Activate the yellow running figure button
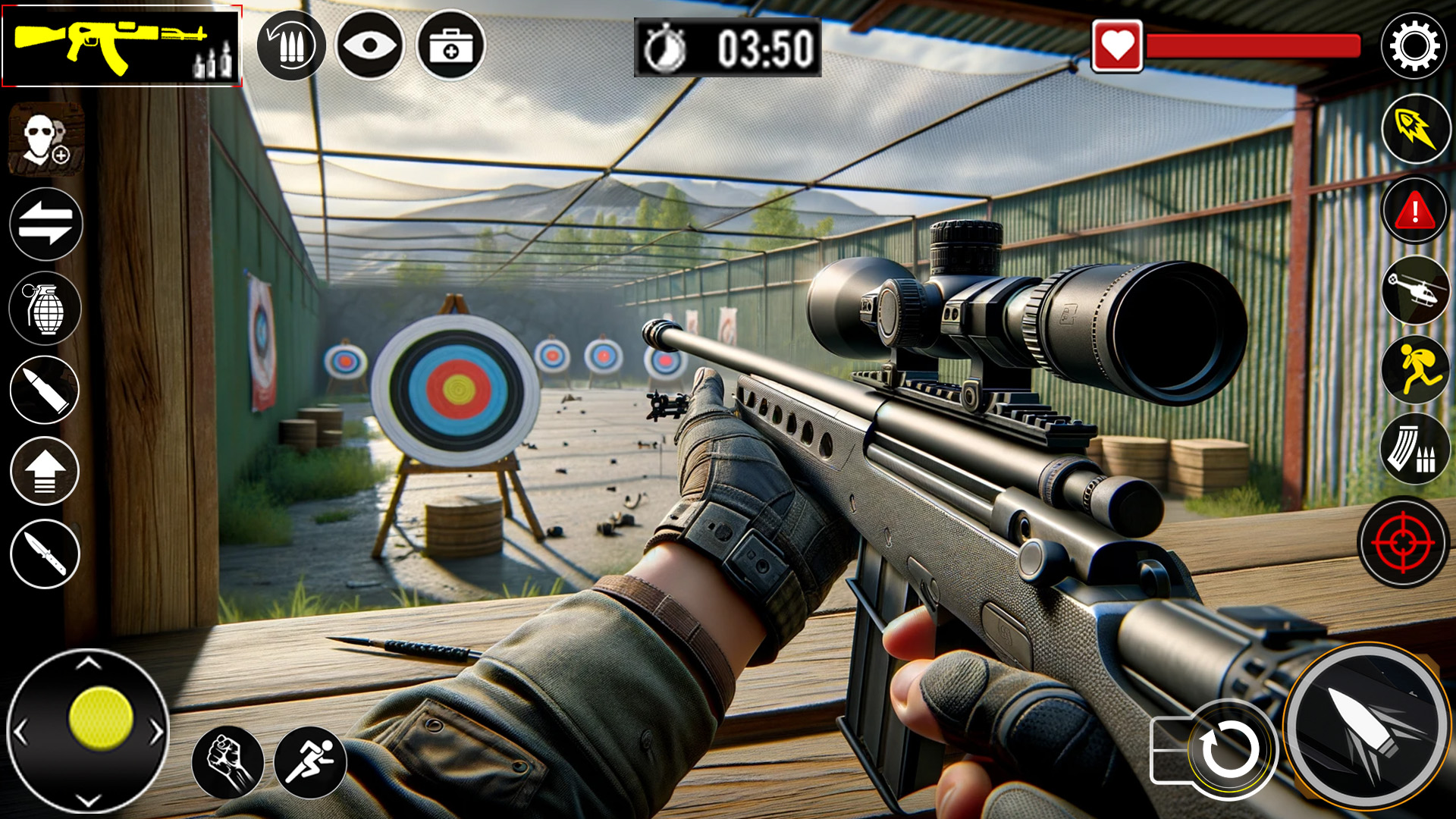This screenshot has height=819, width=1456. [x=1416, y=370]
